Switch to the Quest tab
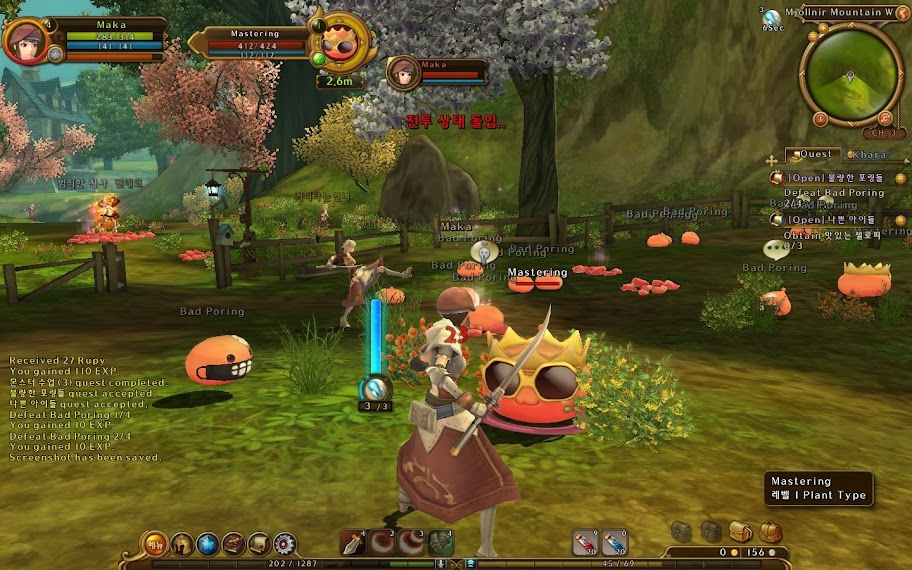The height and width of the screenshot is (570, 912). click(x=814, y=155)
